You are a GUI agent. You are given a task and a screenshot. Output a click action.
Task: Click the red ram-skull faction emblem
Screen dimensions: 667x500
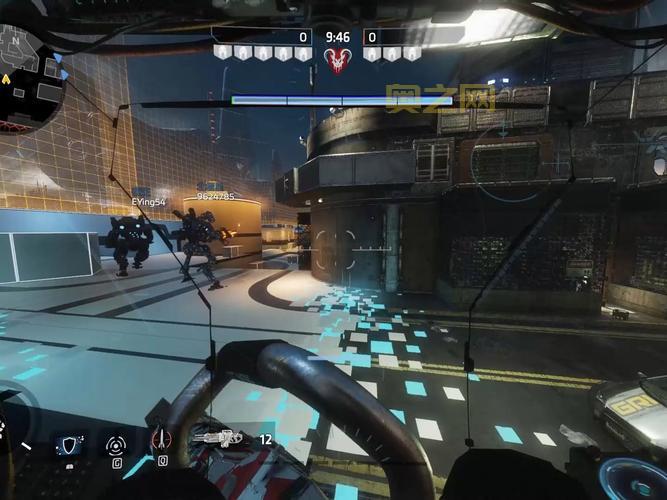[x=338, y=60]
